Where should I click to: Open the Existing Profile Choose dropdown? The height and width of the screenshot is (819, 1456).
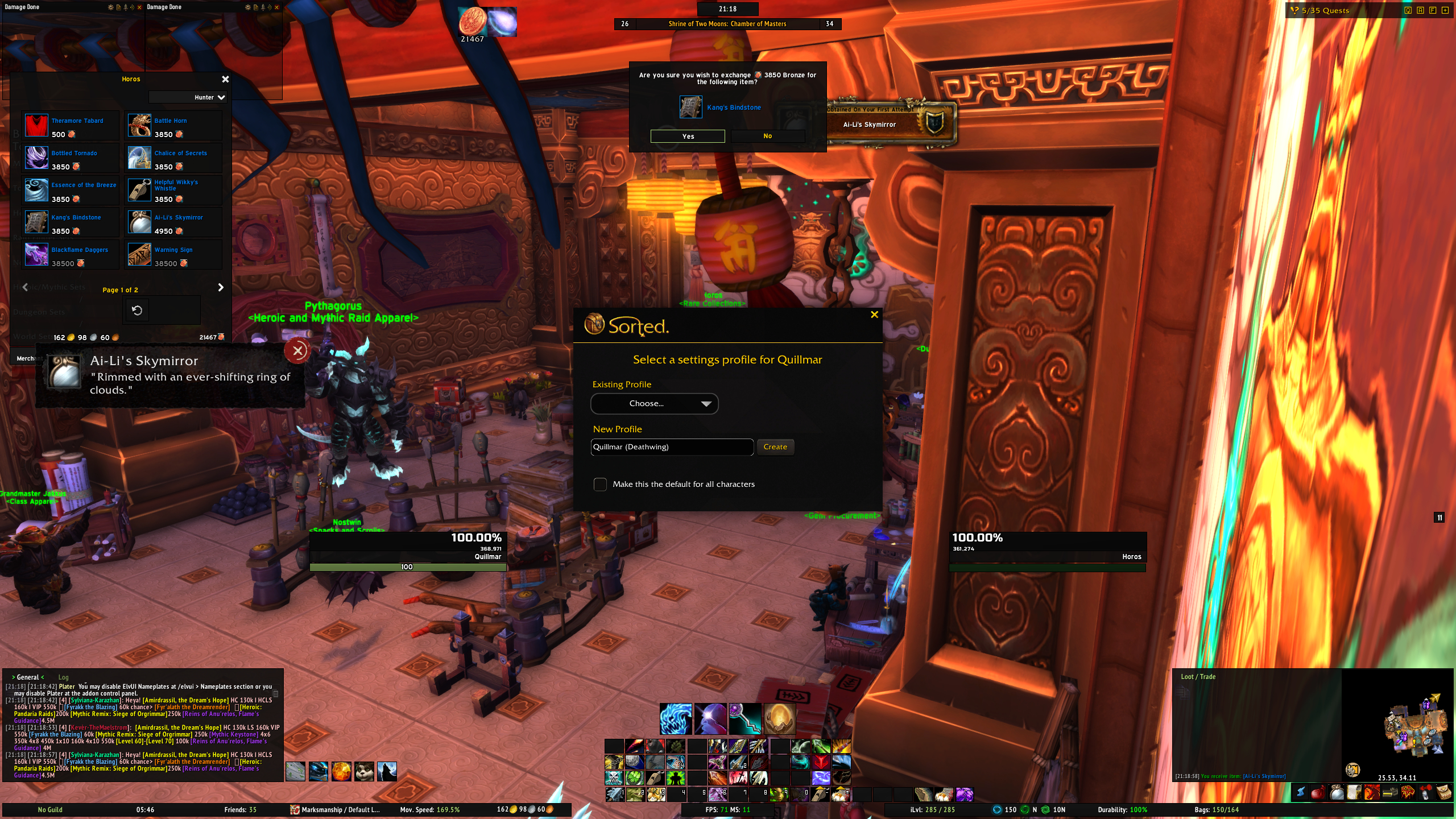click(x=654, y=404)
